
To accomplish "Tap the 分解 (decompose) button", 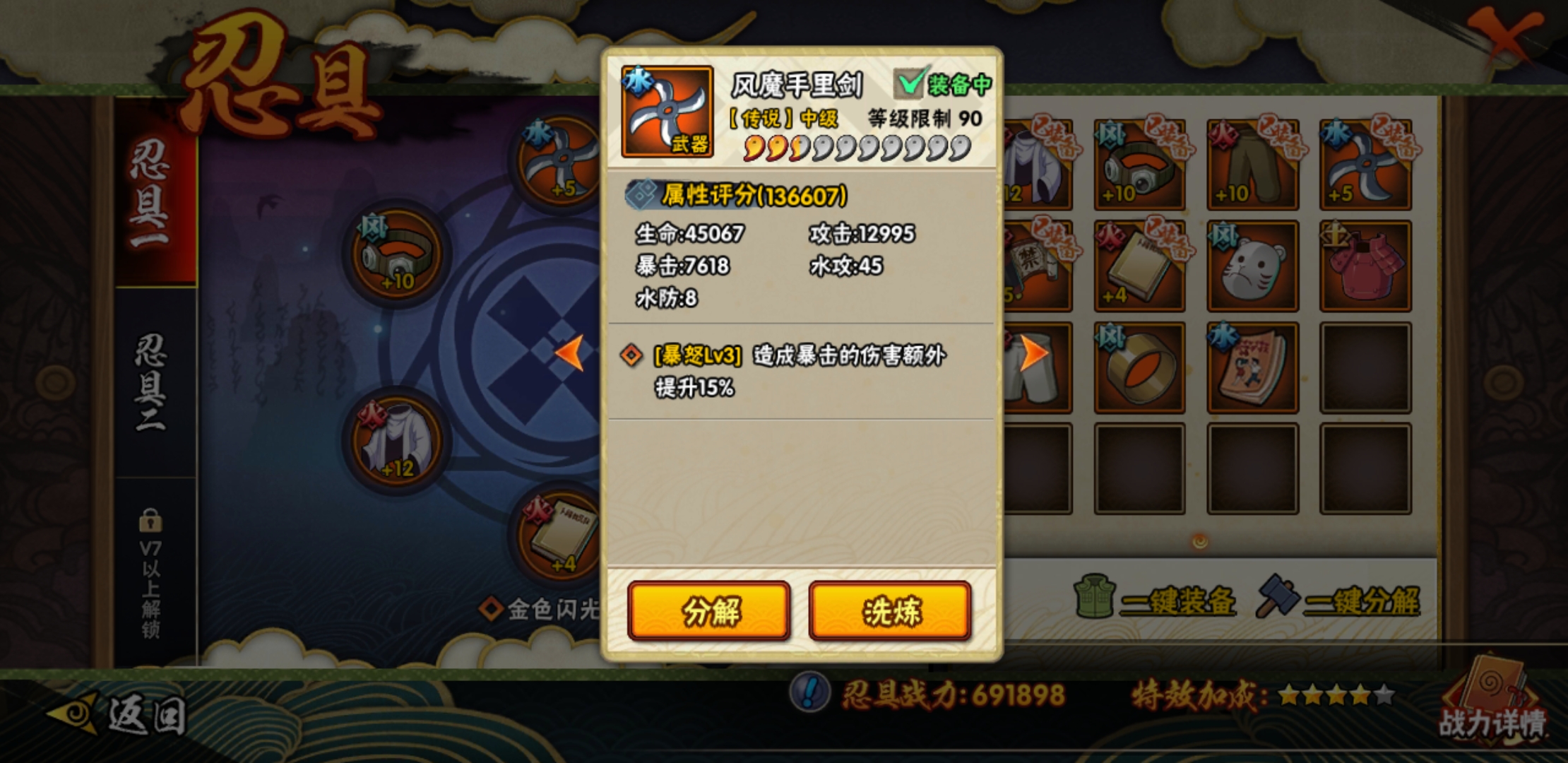I will click(709, 611).
